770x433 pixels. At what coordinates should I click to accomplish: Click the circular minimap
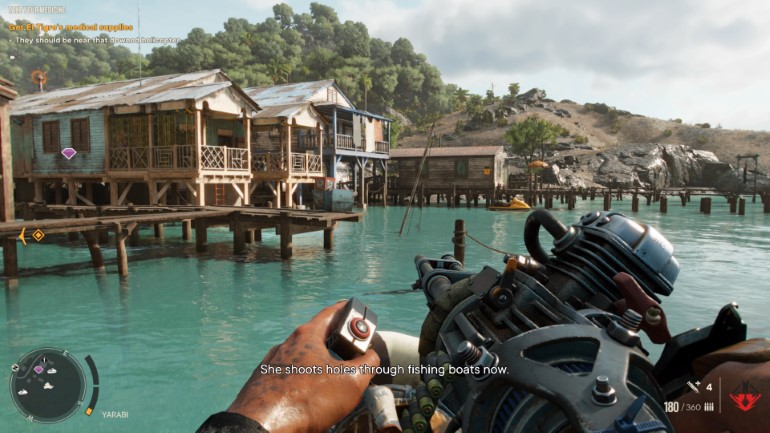[x=48, y=384]
